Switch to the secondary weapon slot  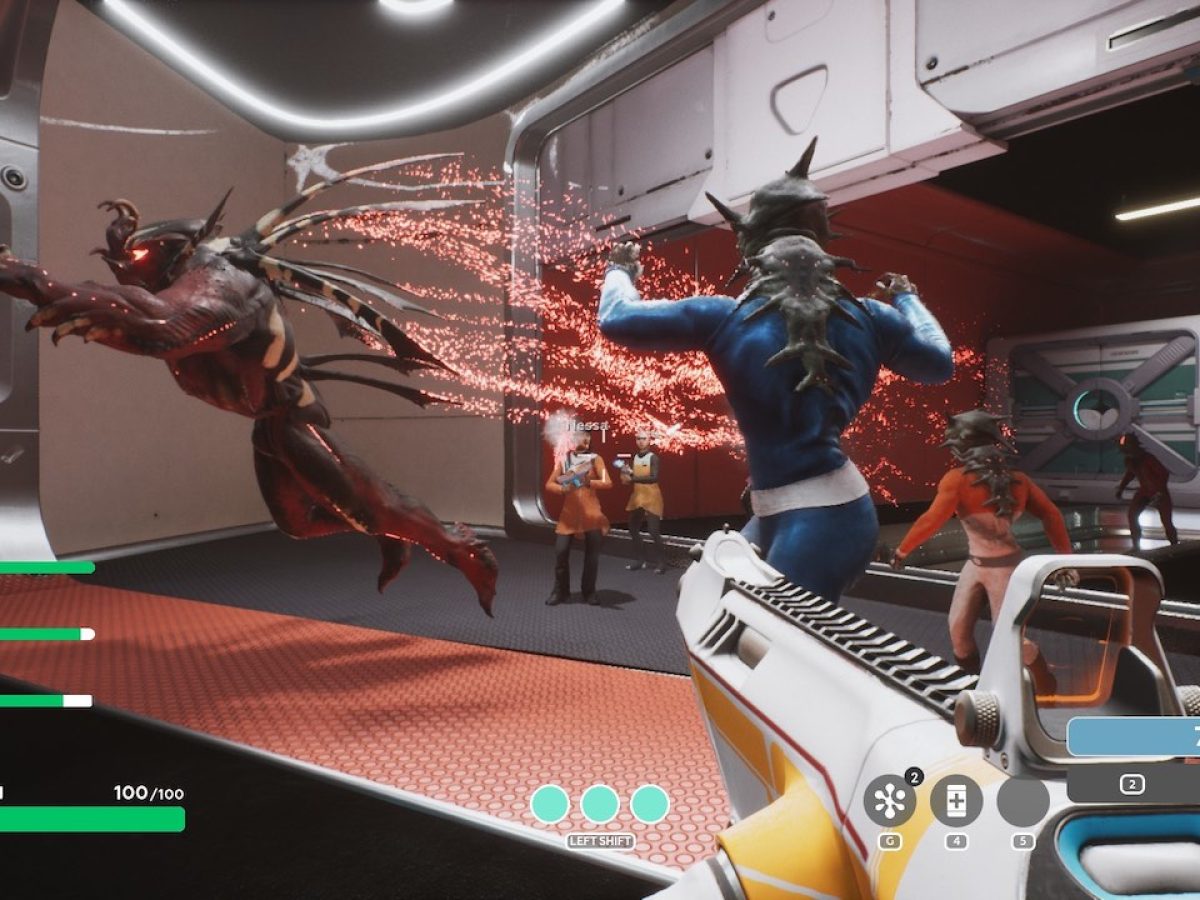[x=1133, y=785]
